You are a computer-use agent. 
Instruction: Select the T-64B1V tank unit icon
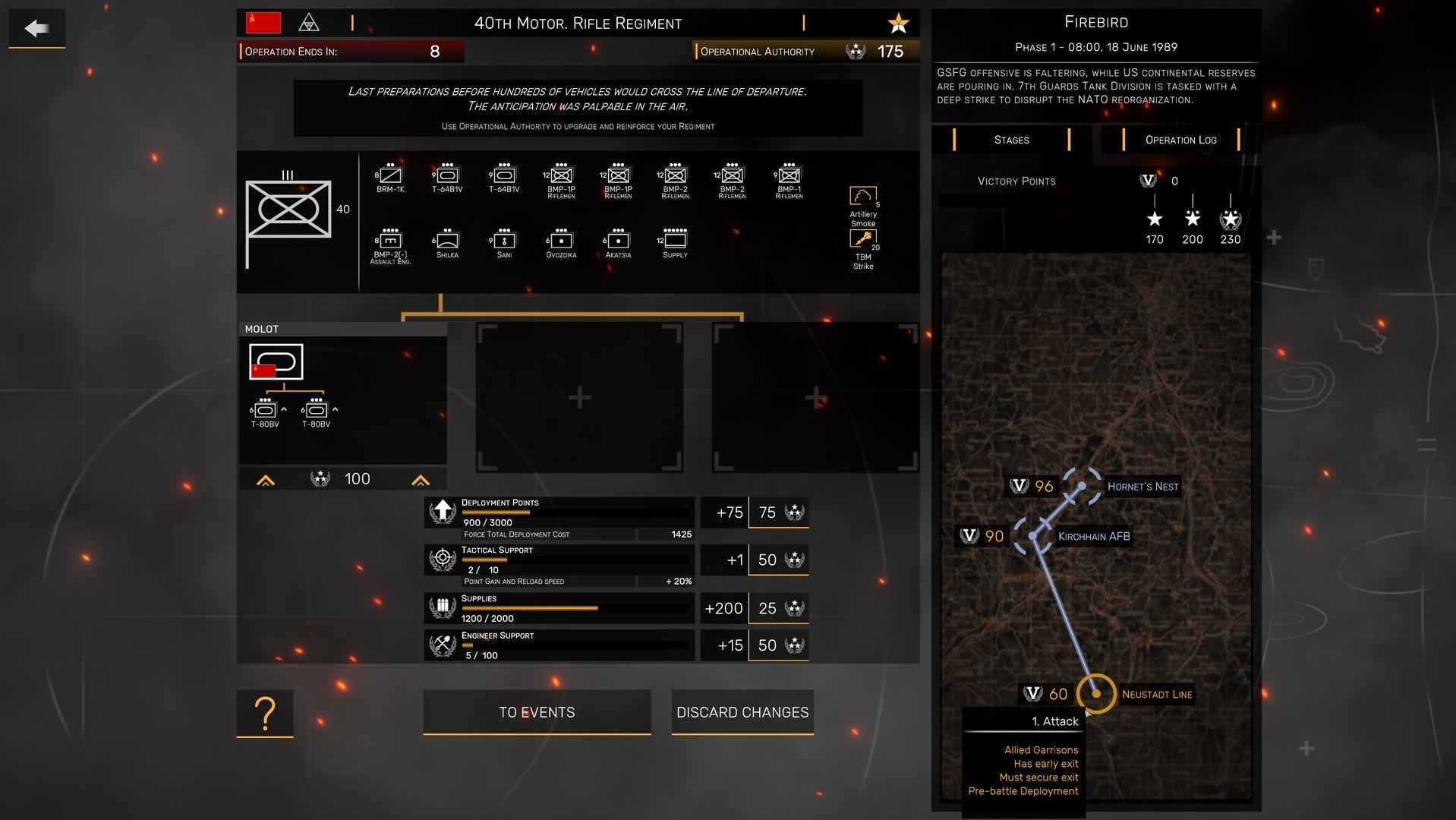pyautogui.click(x=446, y=176)
